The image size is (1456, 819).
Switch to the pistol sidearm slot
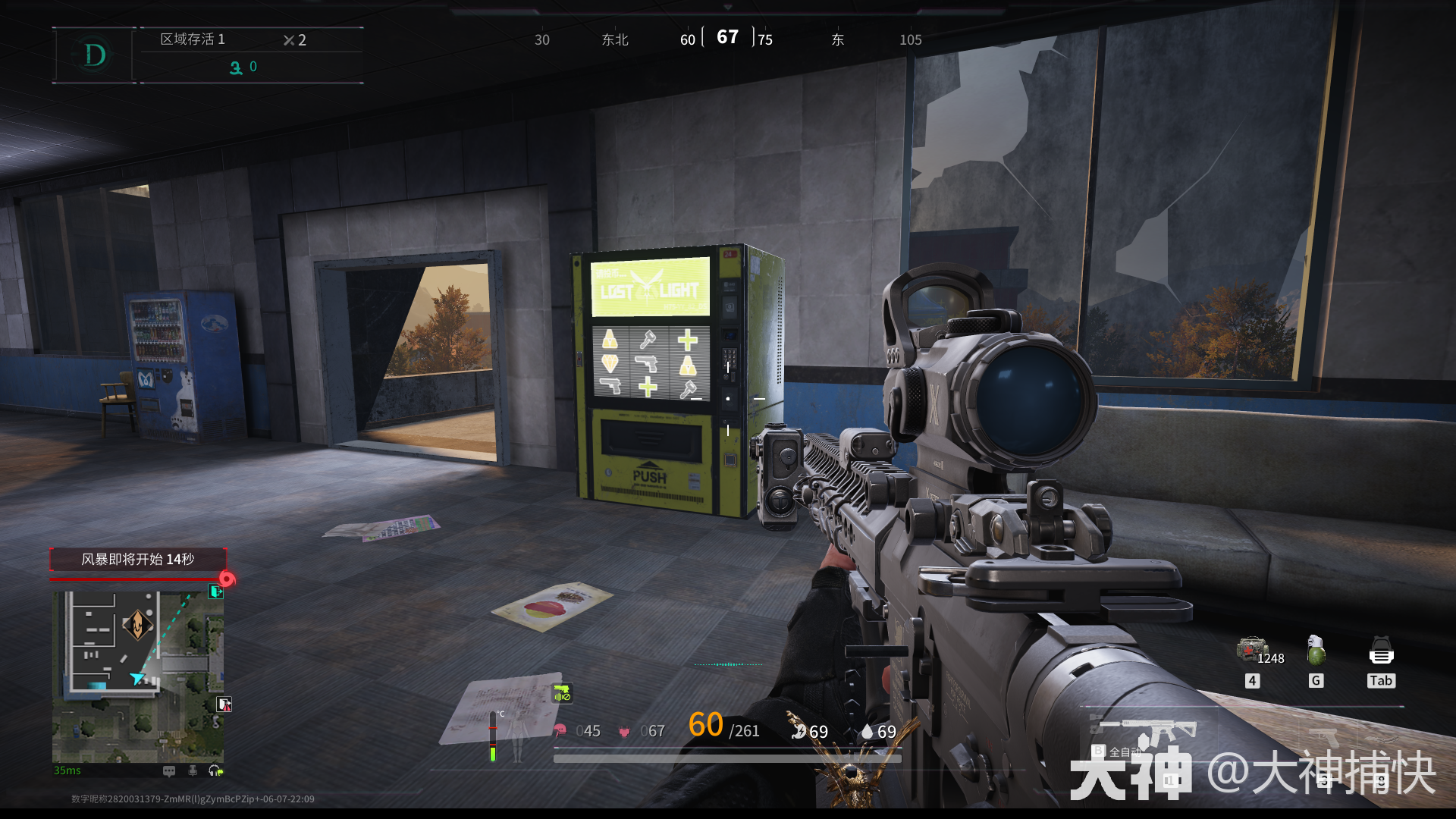[x=1323, y=736]
